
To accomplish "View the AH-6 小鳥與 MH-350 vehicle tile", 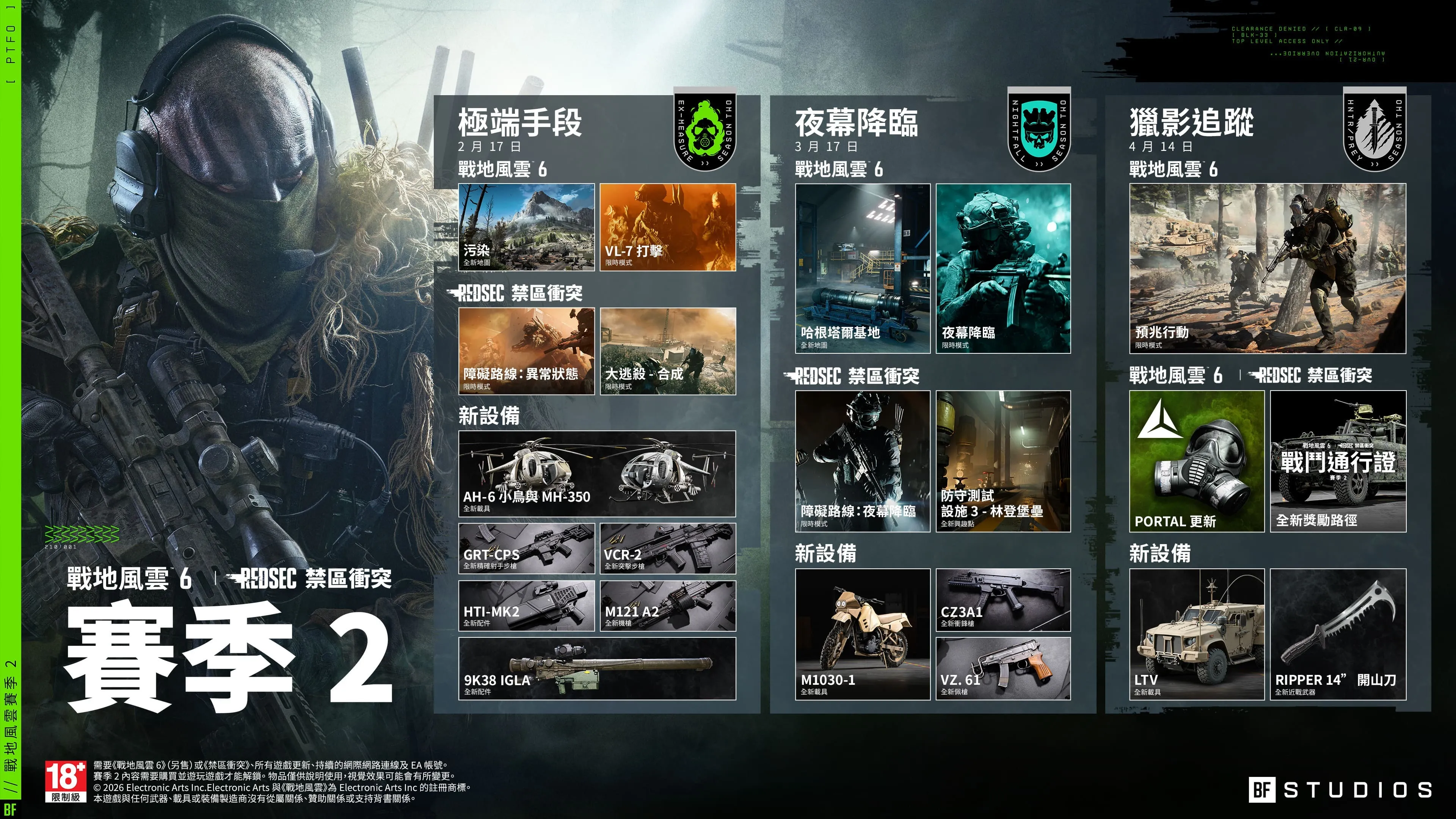I will click(x=597, y=473).
